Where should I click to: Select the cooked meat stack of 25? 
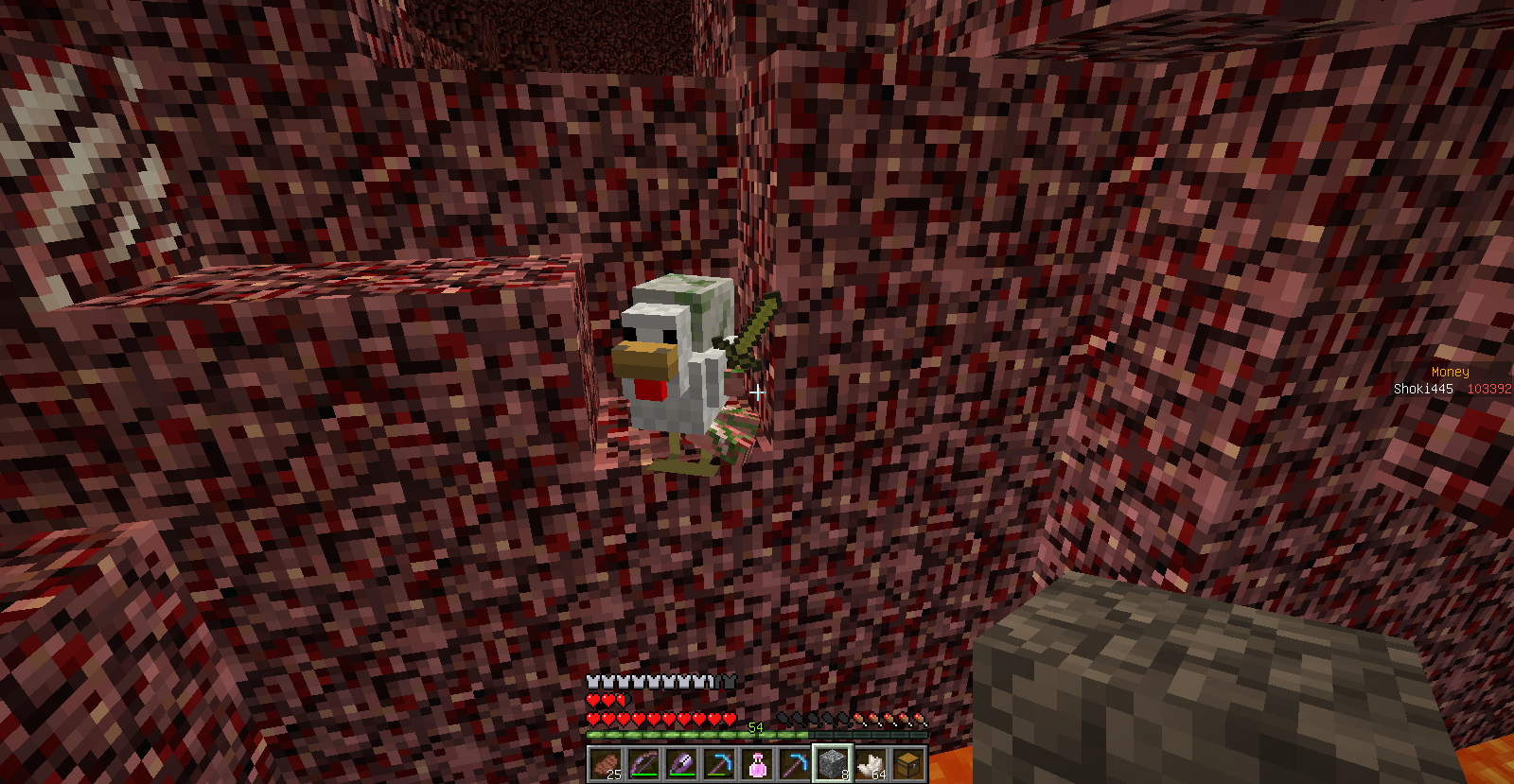click(606, 764)
